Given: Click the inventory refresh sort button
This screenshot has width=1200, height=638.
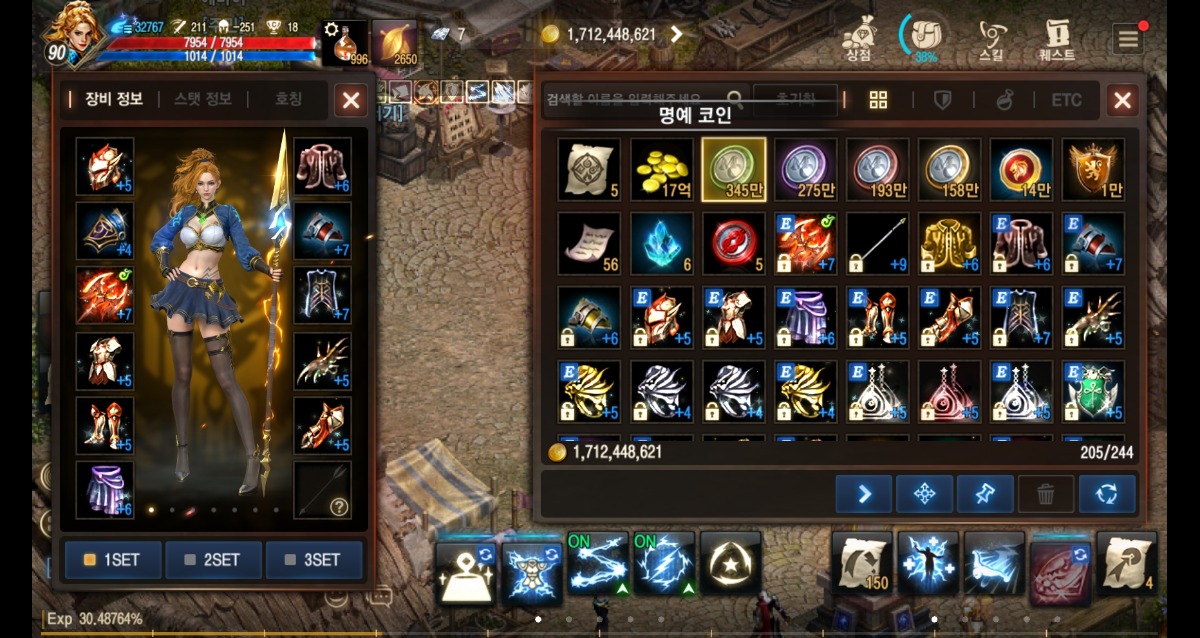Looking at the screenshot, I should pyautogui.click(x=1107, y=494).
